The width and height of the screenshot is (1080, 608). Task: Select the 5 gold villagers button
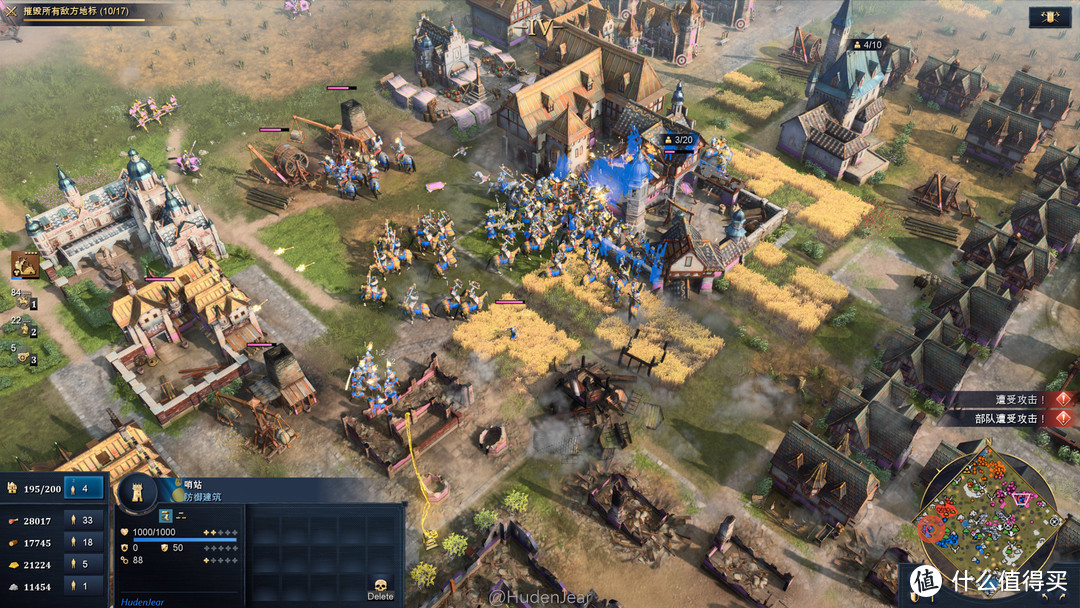tap(84, 565)
